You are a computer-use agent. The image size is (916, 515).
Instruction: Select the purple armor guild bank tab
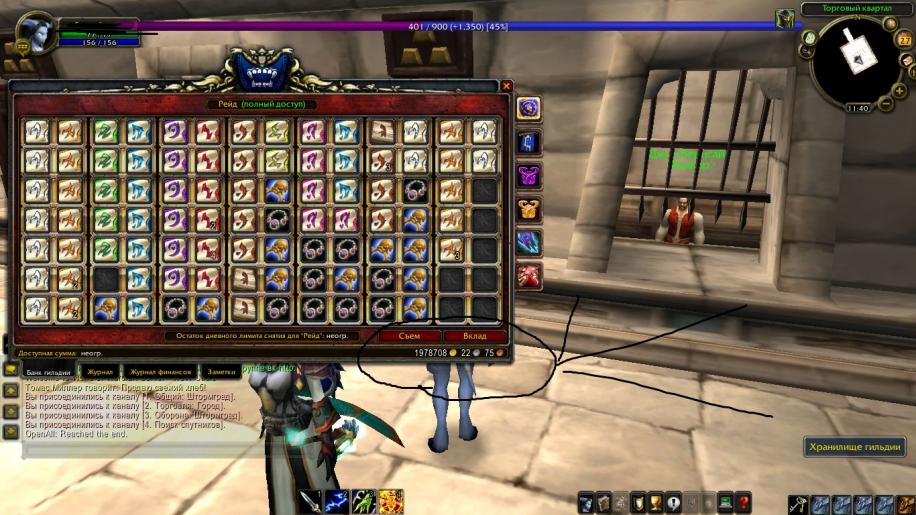coord(529,176)
